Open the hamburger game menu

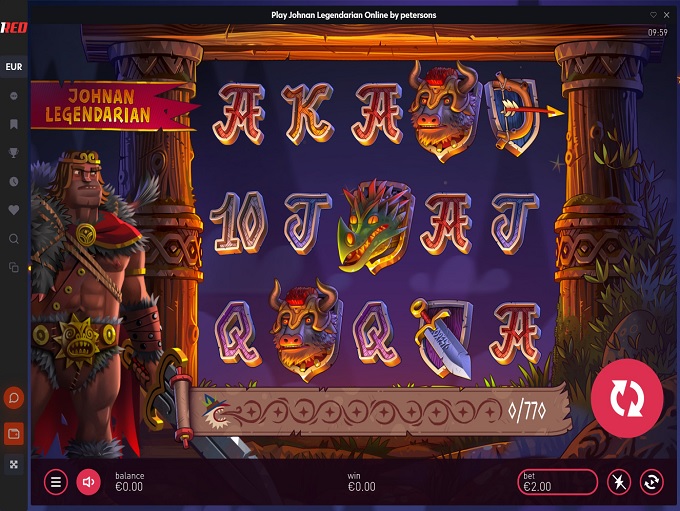[56, 483]
